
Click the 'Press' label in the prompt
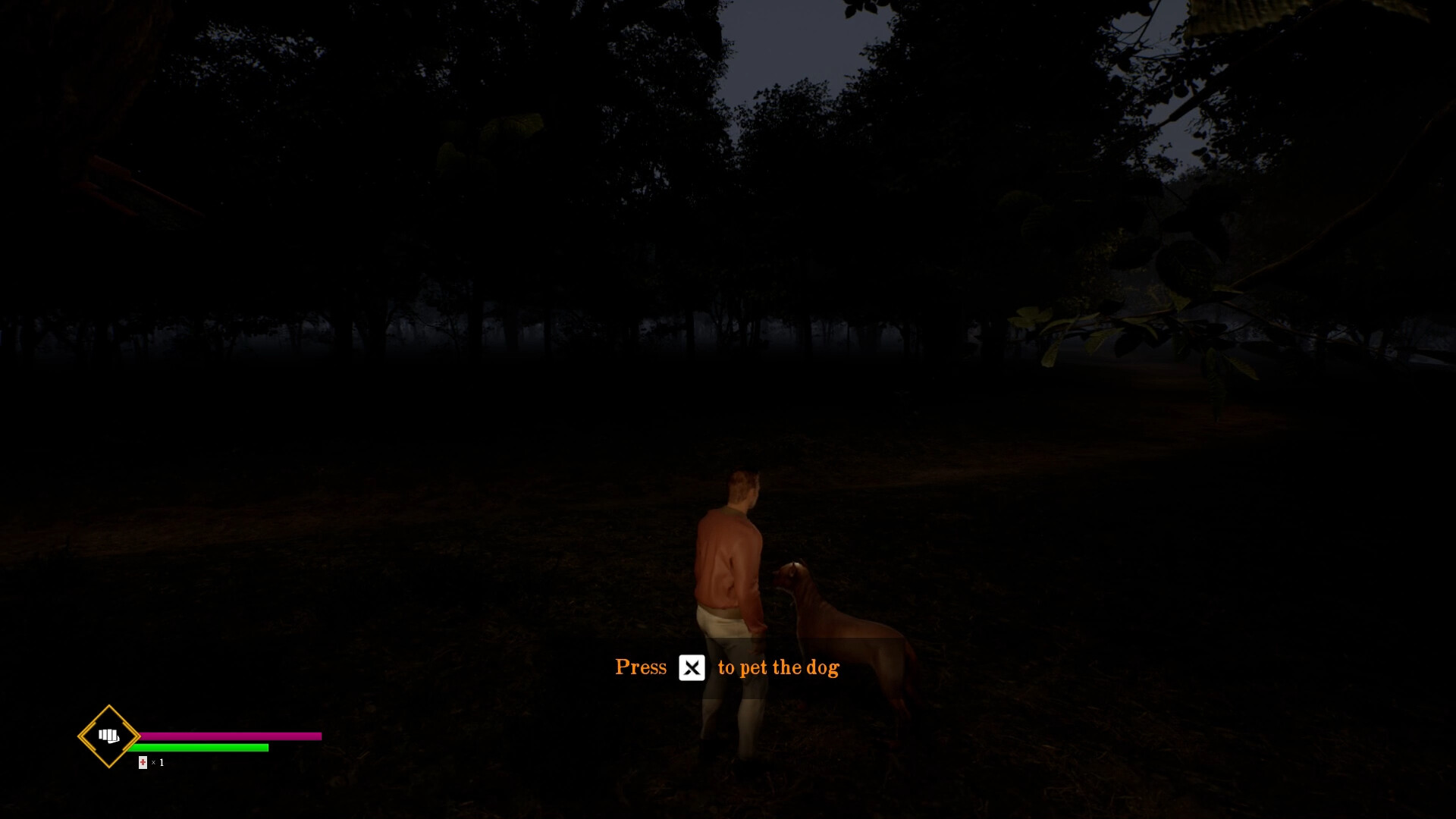pos(641,667)
